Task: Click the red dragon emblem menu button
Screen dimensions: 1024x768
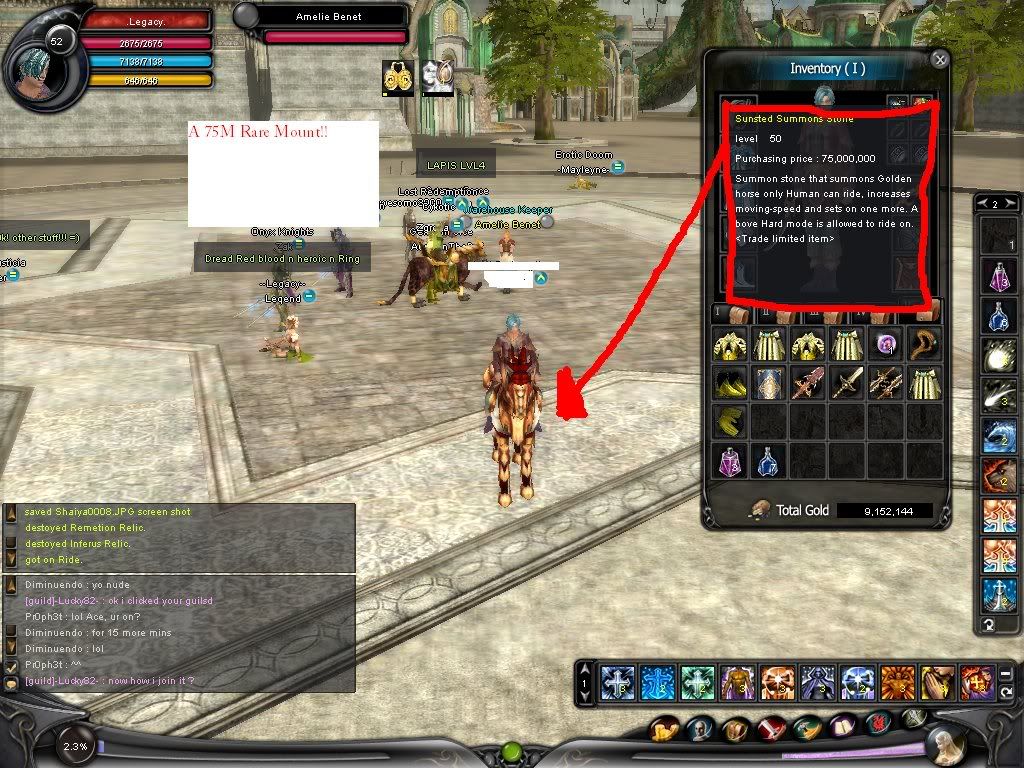Action: click(x=880, y=722)
